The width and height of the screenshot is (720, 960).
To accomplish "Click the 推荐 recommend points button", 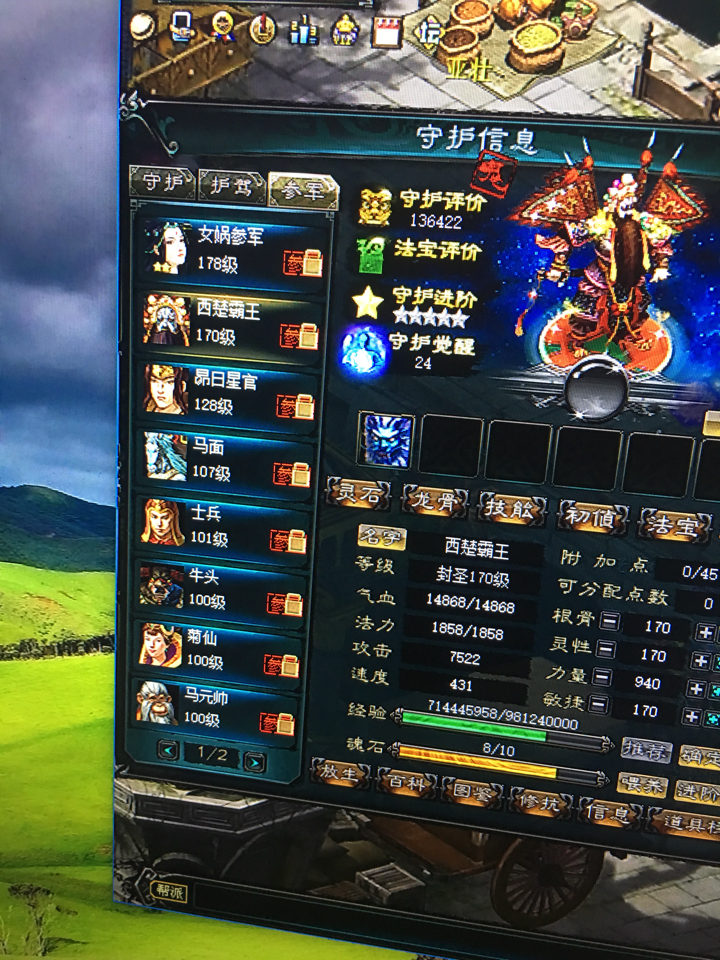I will [645, 749].
